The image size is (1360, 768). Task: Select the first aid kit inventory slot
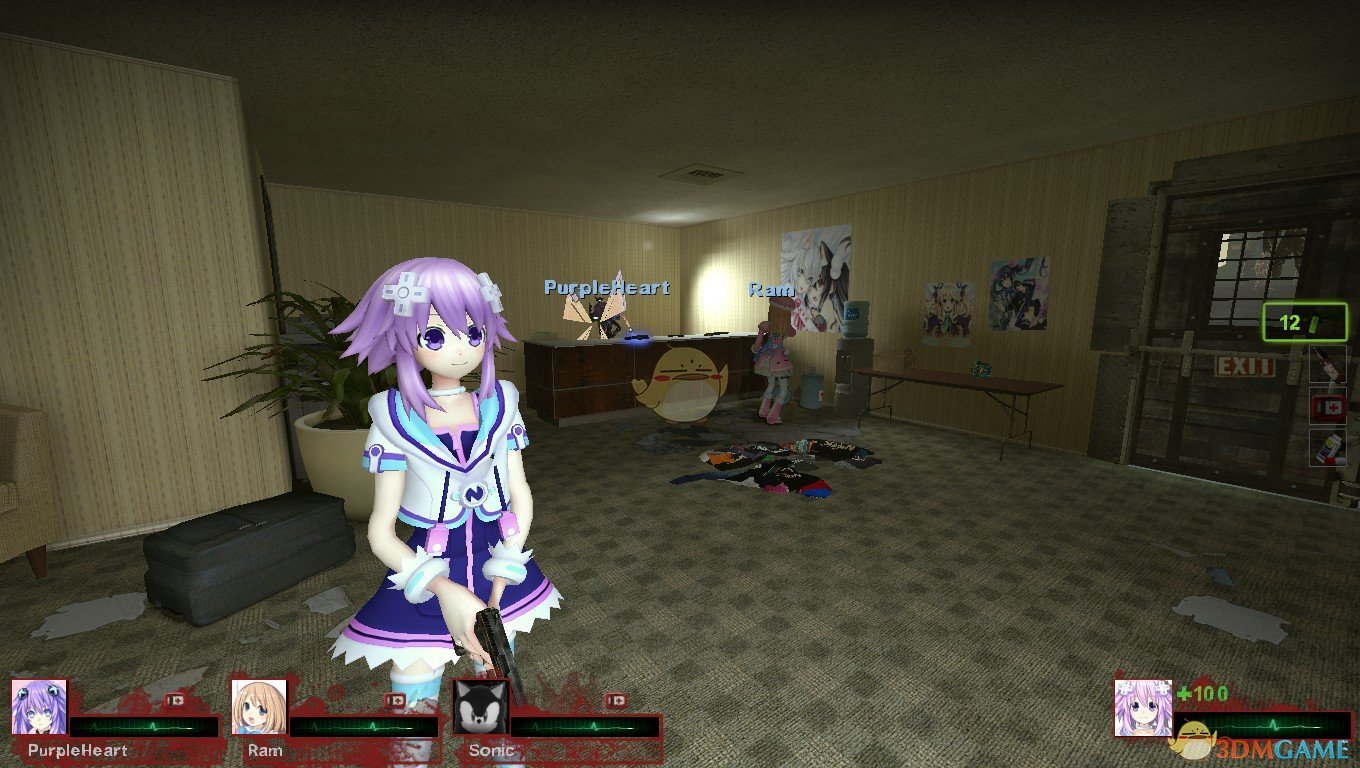(x=1328, y=405)
